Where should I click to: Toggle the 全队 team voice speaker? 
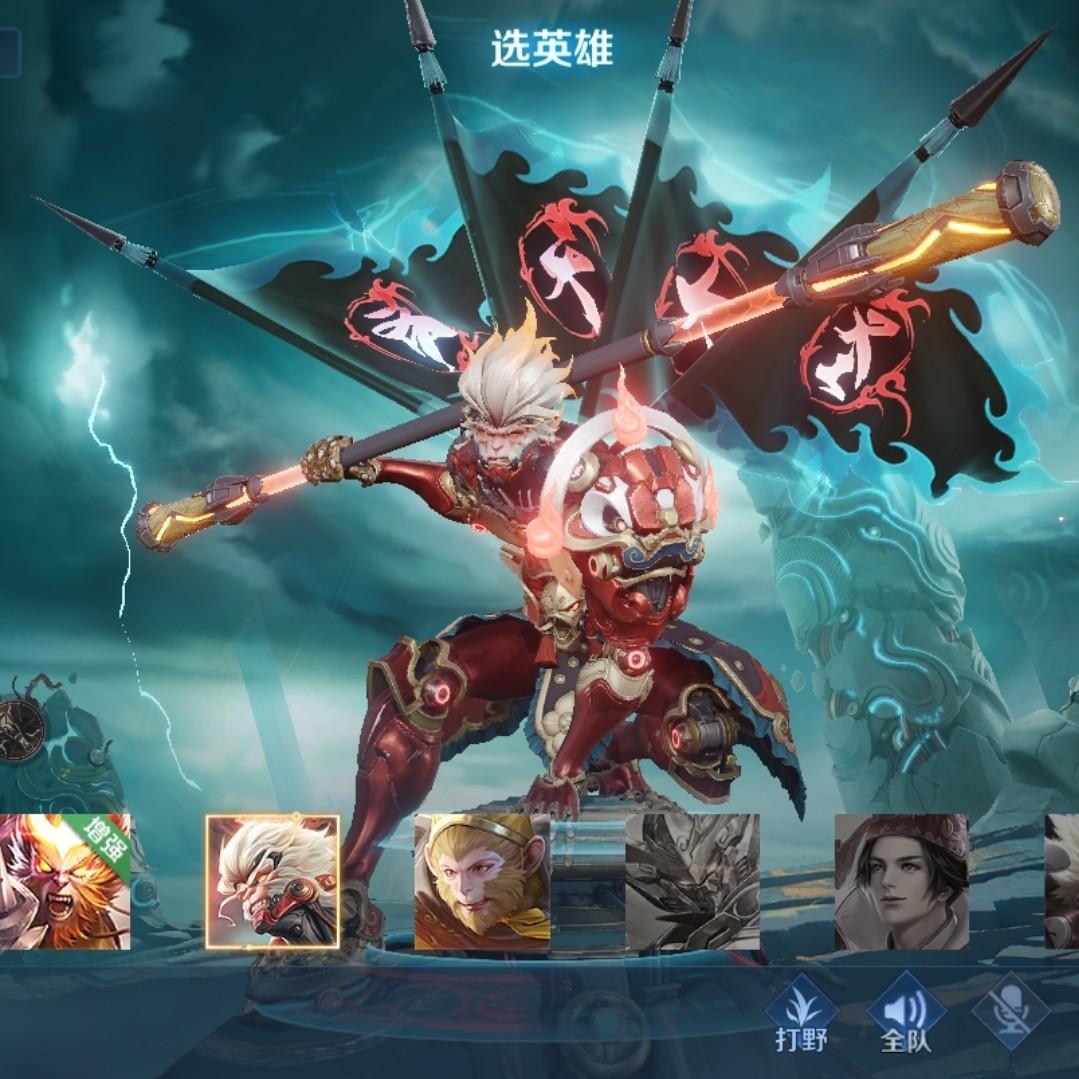tap(906, 1014)
